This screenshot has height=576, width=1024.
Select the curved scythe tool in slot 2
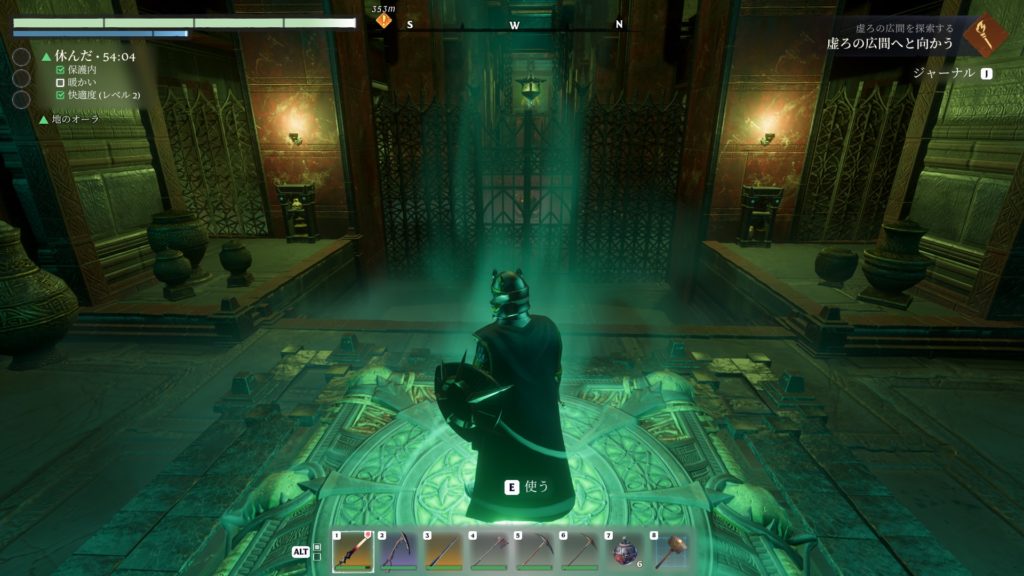pyautogui.click(x=398, y=551)
